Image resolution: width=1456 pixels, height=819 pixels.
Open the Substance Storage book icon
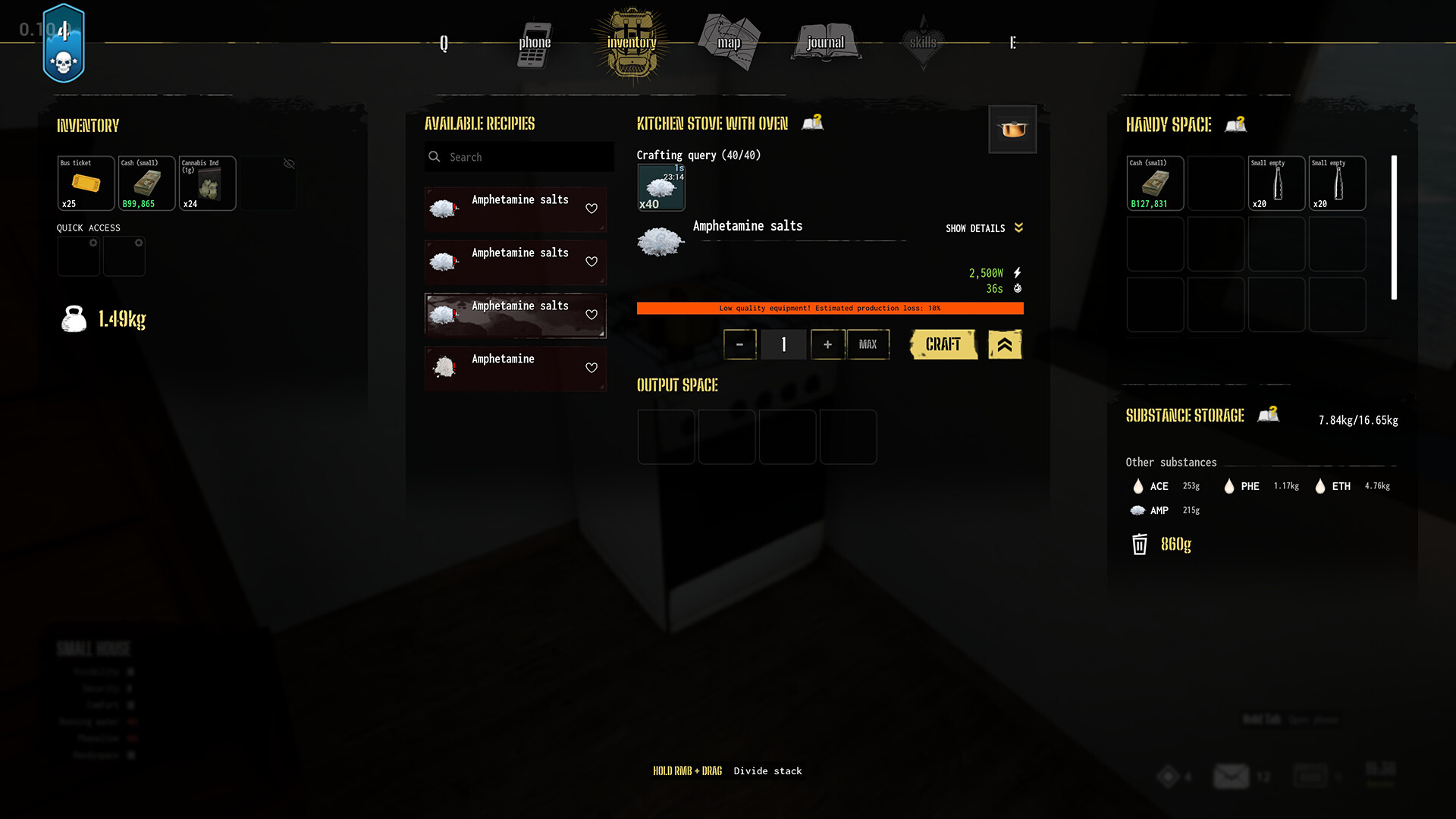[x=1269, y=414]
